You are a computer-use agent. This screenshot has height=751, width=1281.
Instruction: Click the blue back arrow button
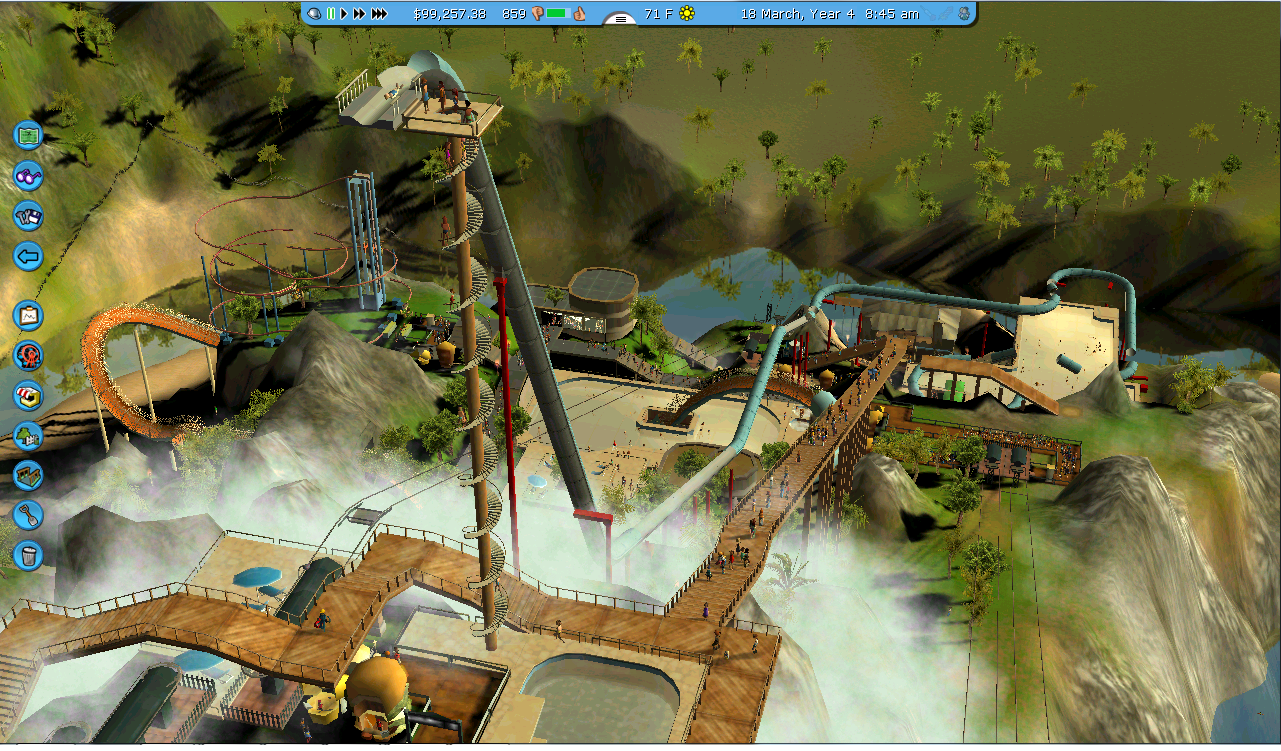pos(28,256)
